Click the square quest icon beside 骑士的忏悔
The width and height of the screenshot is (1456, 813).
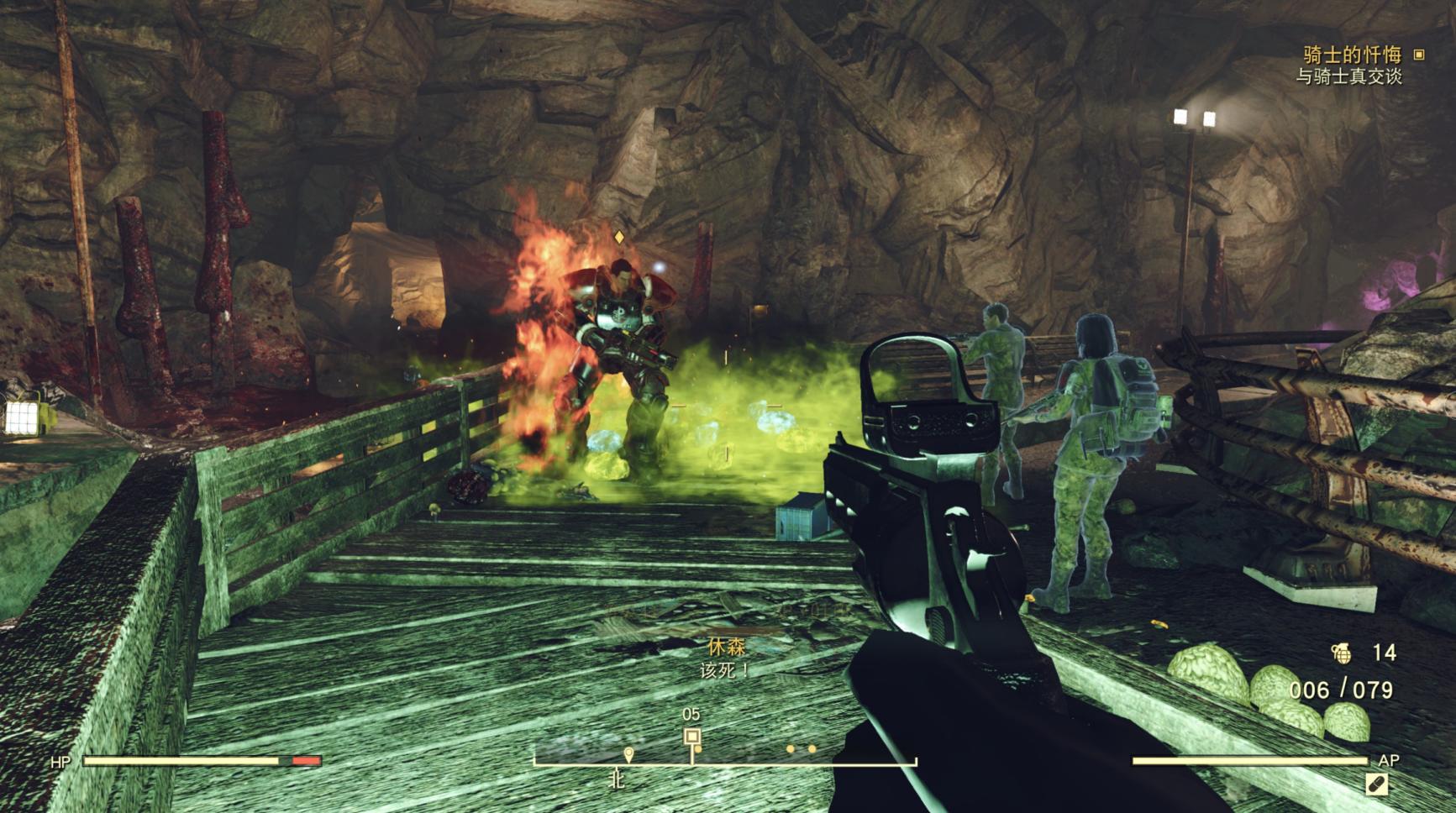click(1419, 55)
